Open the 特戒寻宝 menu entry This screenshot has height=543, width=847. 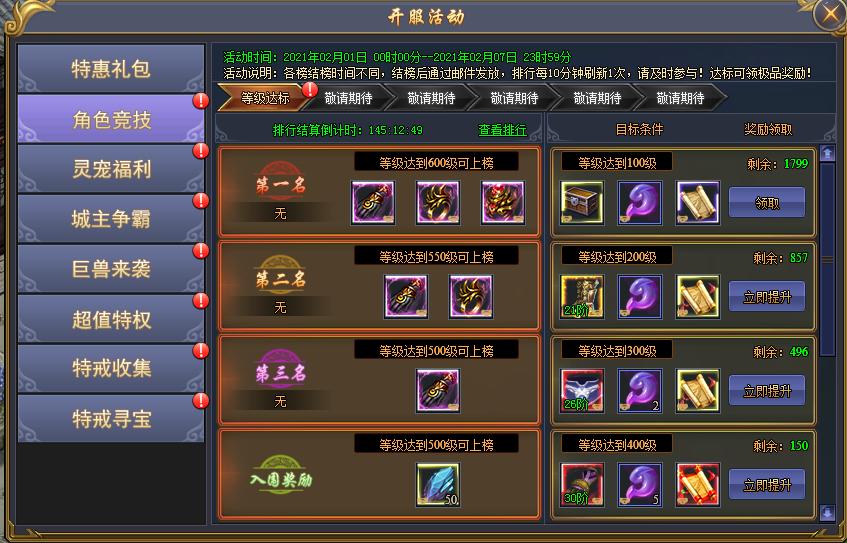111,419
